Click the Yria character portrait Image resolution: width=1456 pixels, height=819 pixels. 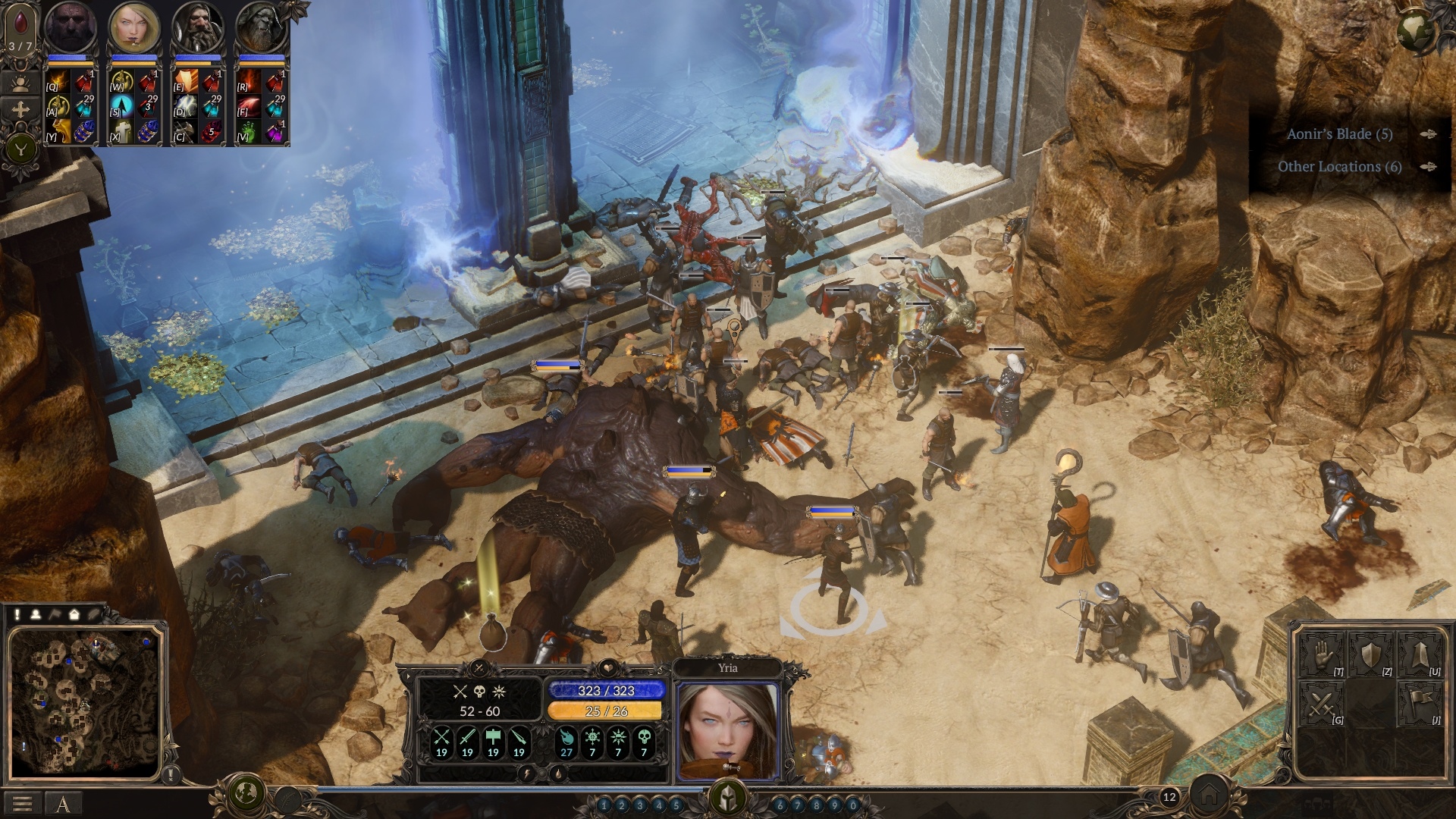727,730
